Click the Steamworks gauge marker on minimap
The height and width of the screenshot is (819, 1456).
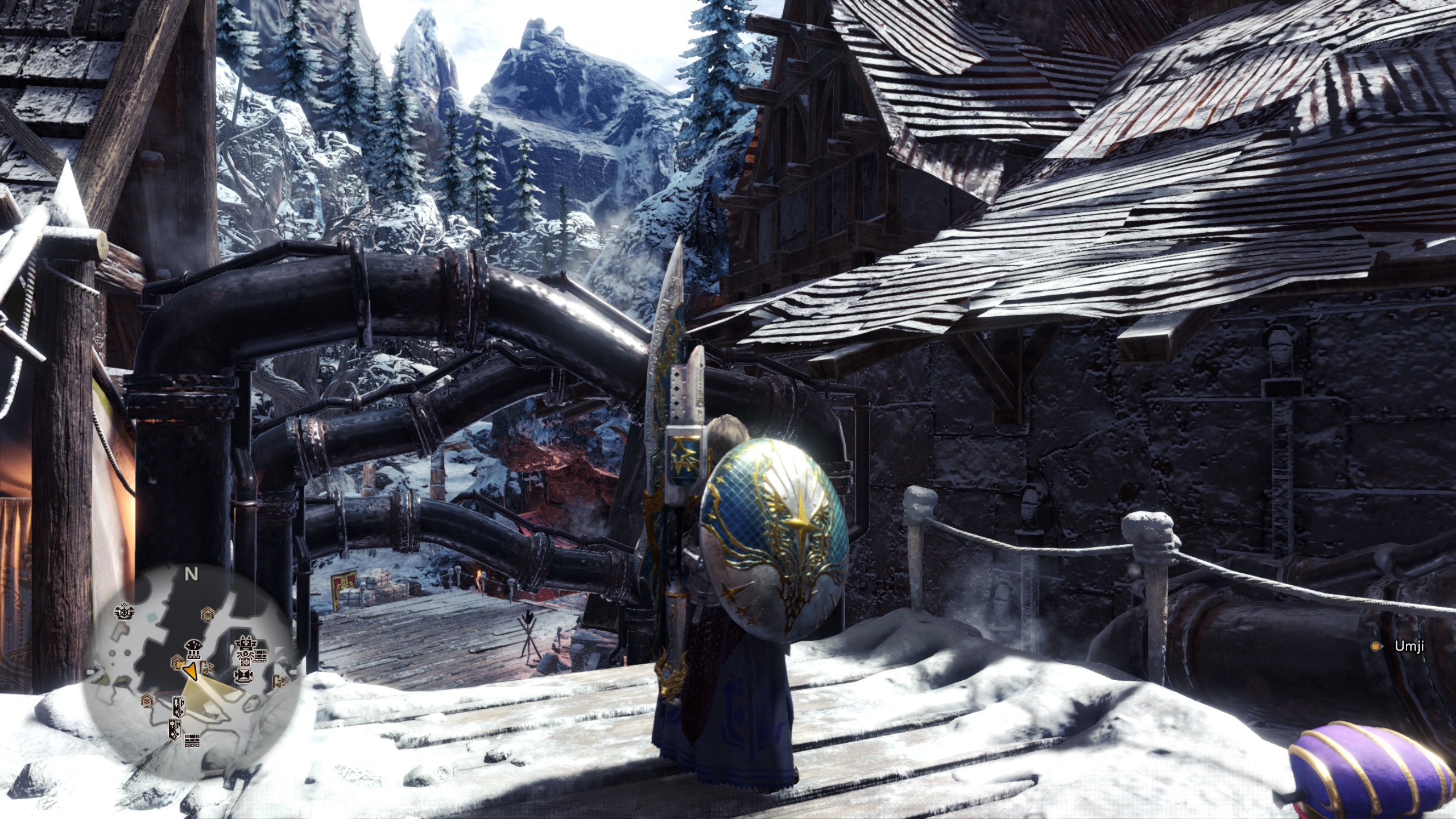tap(193, 646)
